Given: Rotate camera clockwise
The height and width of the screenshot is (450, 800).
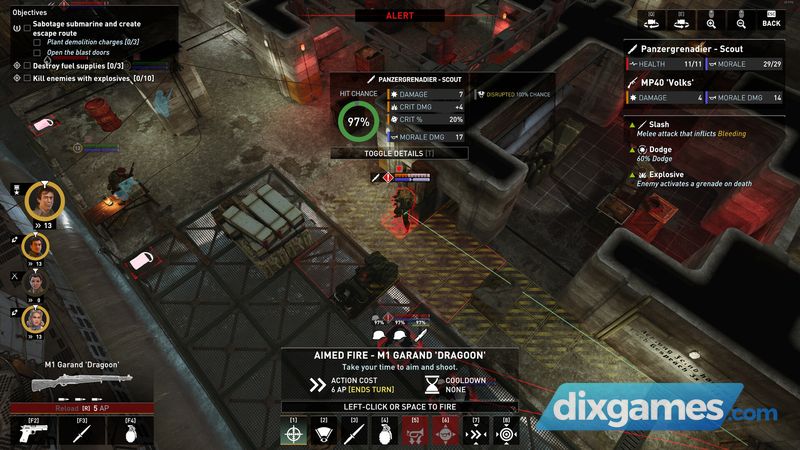Looking at the screenshot, I should tap(682, 20).
